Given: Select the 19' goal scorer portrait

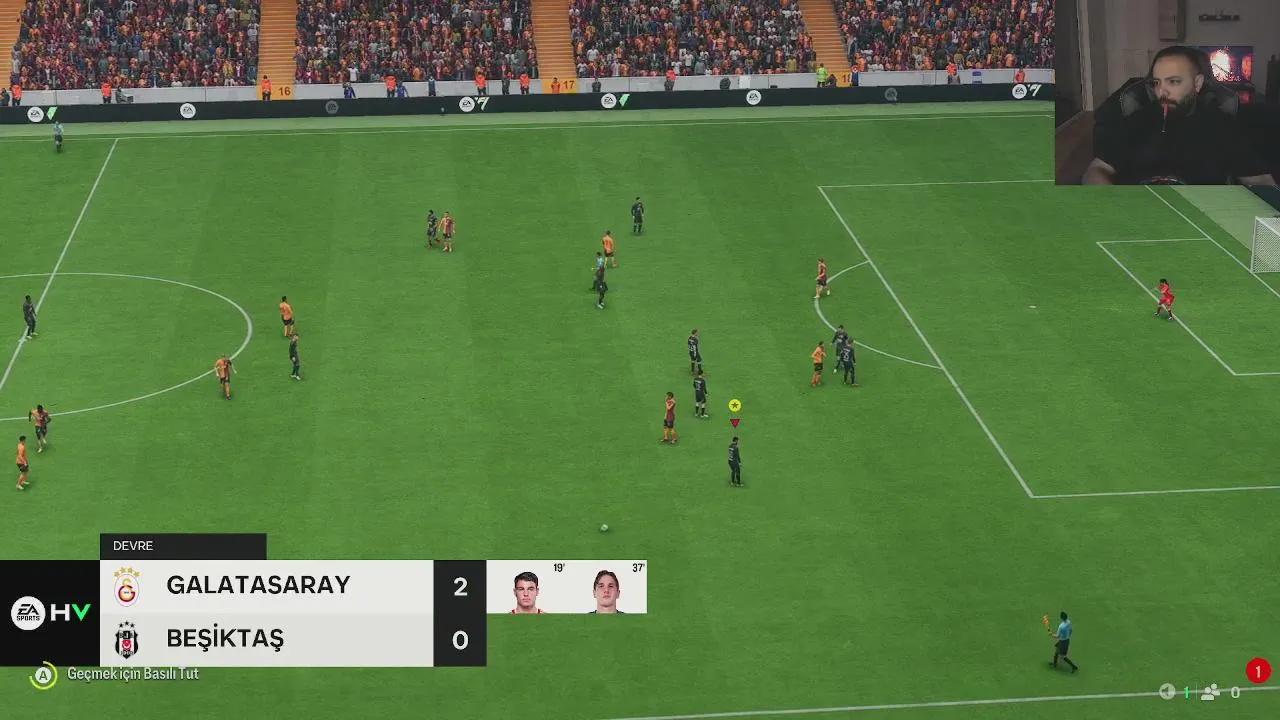Looking at the screenshot, I should click(x=526, y=591).
